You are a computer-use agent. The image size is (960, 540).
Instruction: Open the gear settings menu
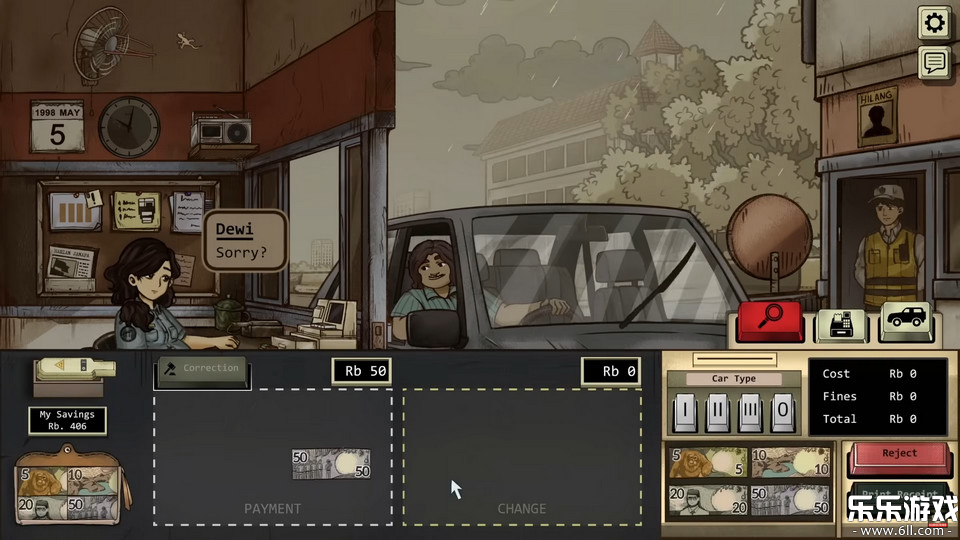point(934,23)
